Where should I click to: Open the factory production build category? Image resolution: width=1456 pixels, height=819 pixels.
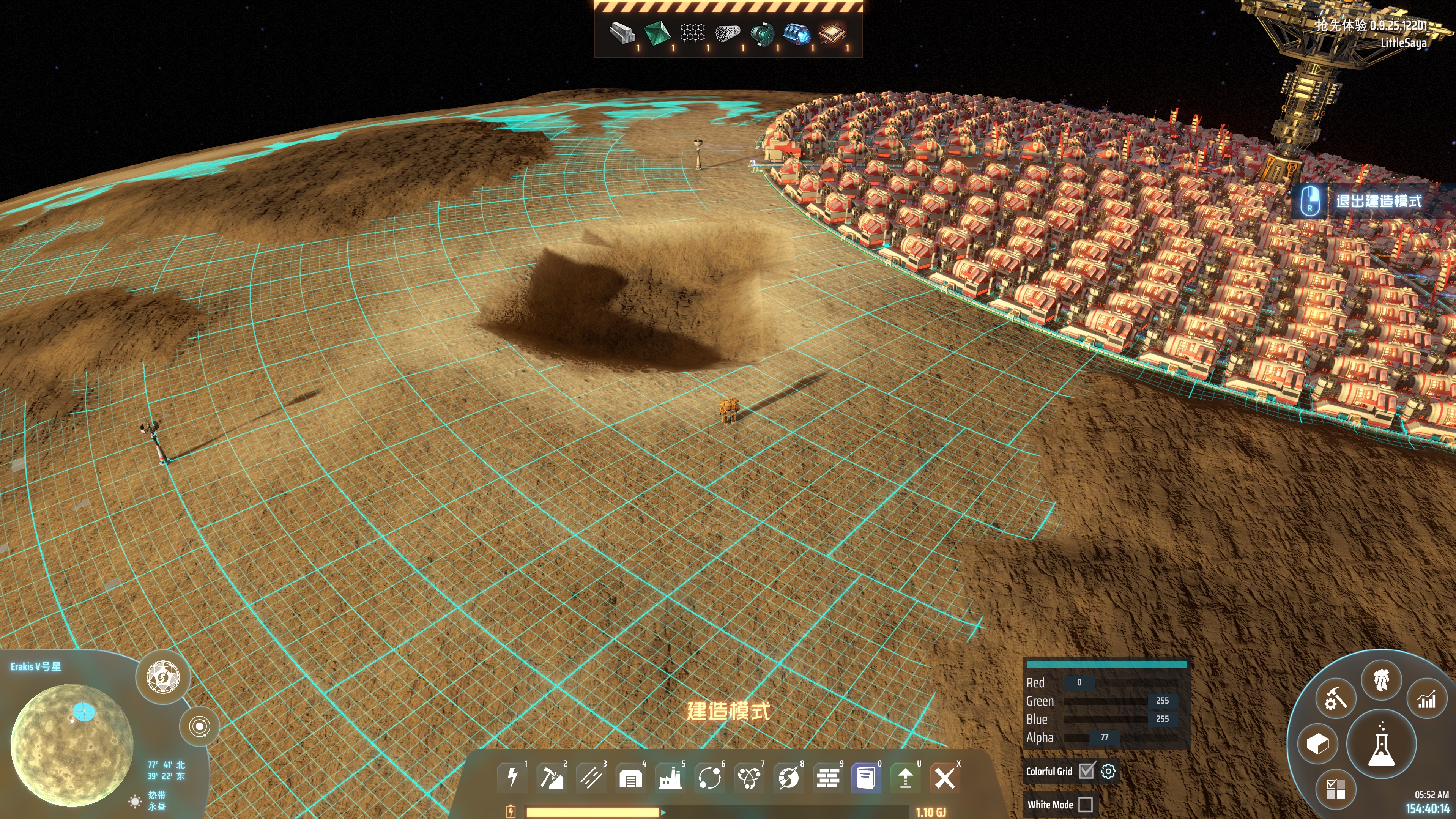(670, 778)
